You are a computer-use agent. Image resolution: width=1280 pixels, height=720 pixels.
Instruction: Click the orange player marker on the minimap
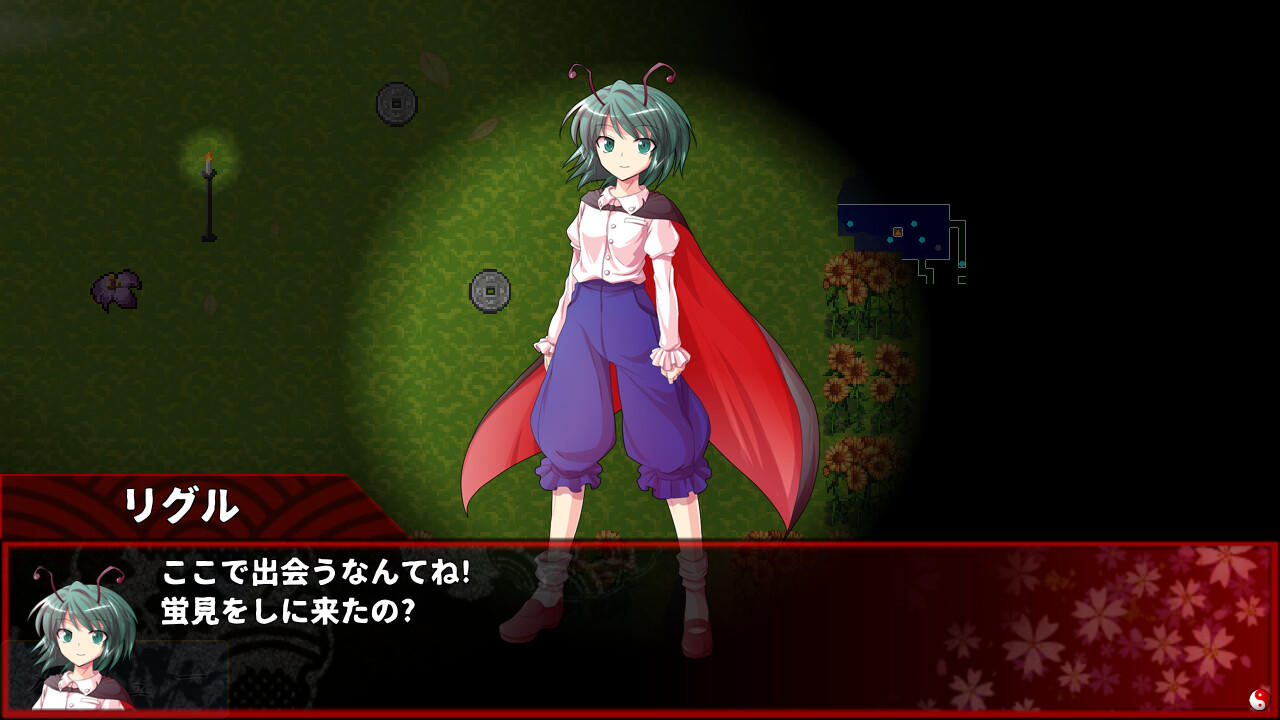click(x=898, y=232)
